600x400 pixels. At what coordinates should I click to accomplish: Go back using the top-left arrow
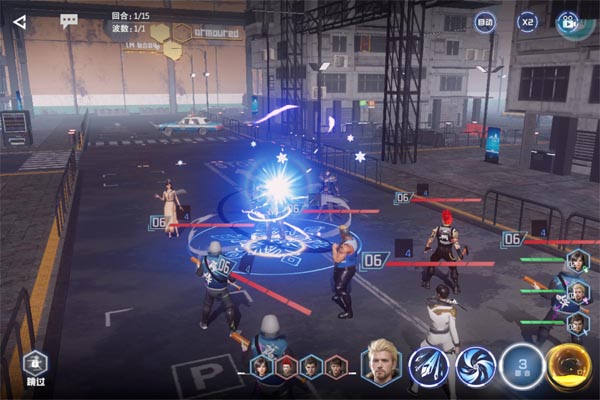(19, 21)
